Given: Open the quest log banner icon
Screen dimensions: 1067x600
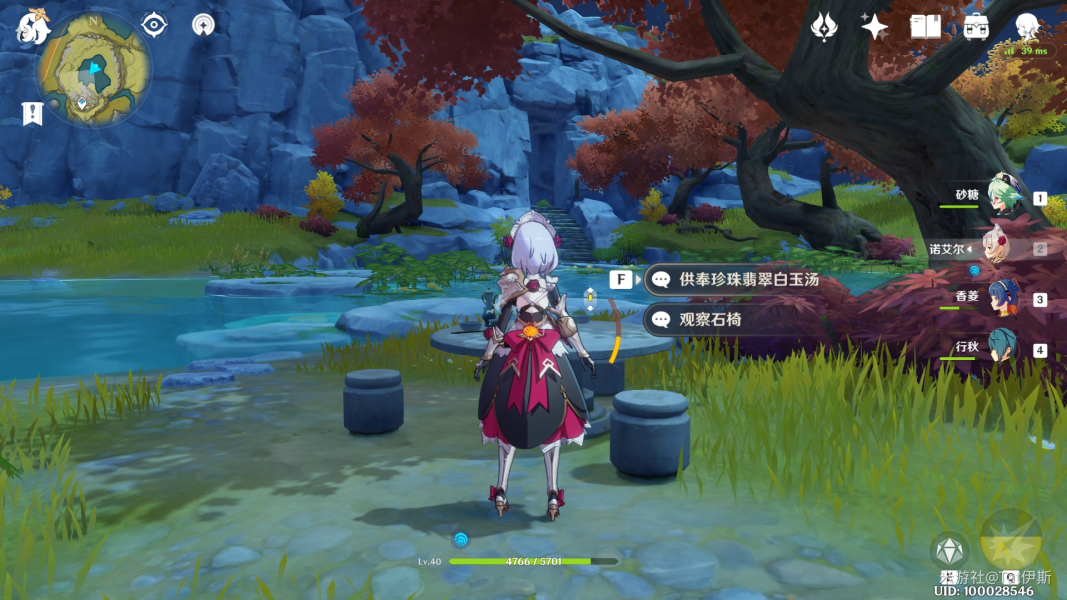Looking at the screenshot, I should coord(32,113).
